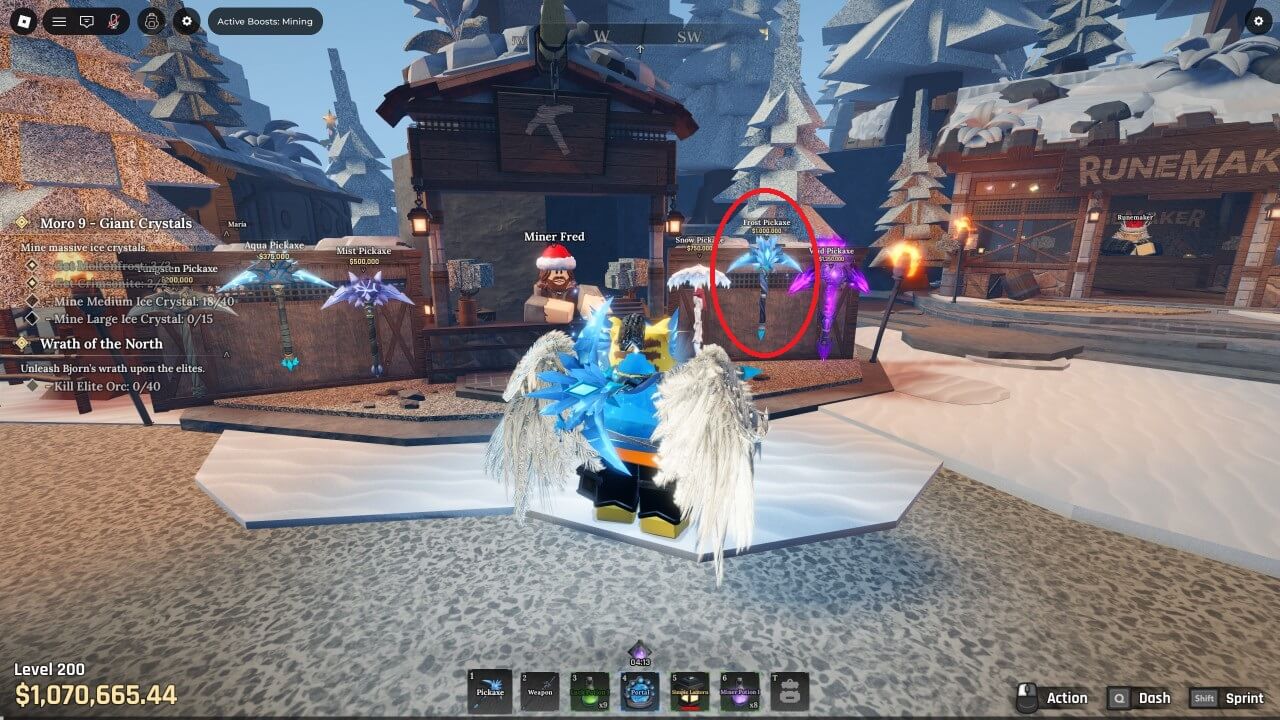Screen dimensions: 1280x720
Task: Select the Simple Lantern slot
Action: click(x=690, y=691)
